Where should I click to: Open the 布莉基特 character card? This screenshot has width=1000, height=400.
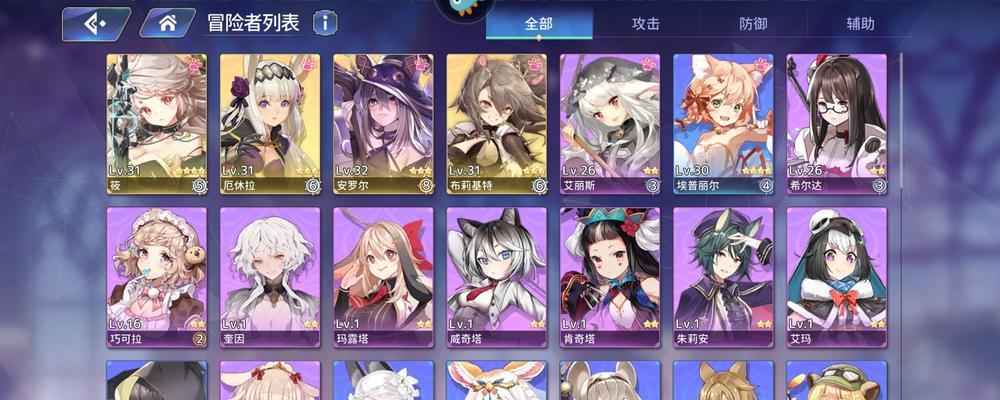click(497, 122)
